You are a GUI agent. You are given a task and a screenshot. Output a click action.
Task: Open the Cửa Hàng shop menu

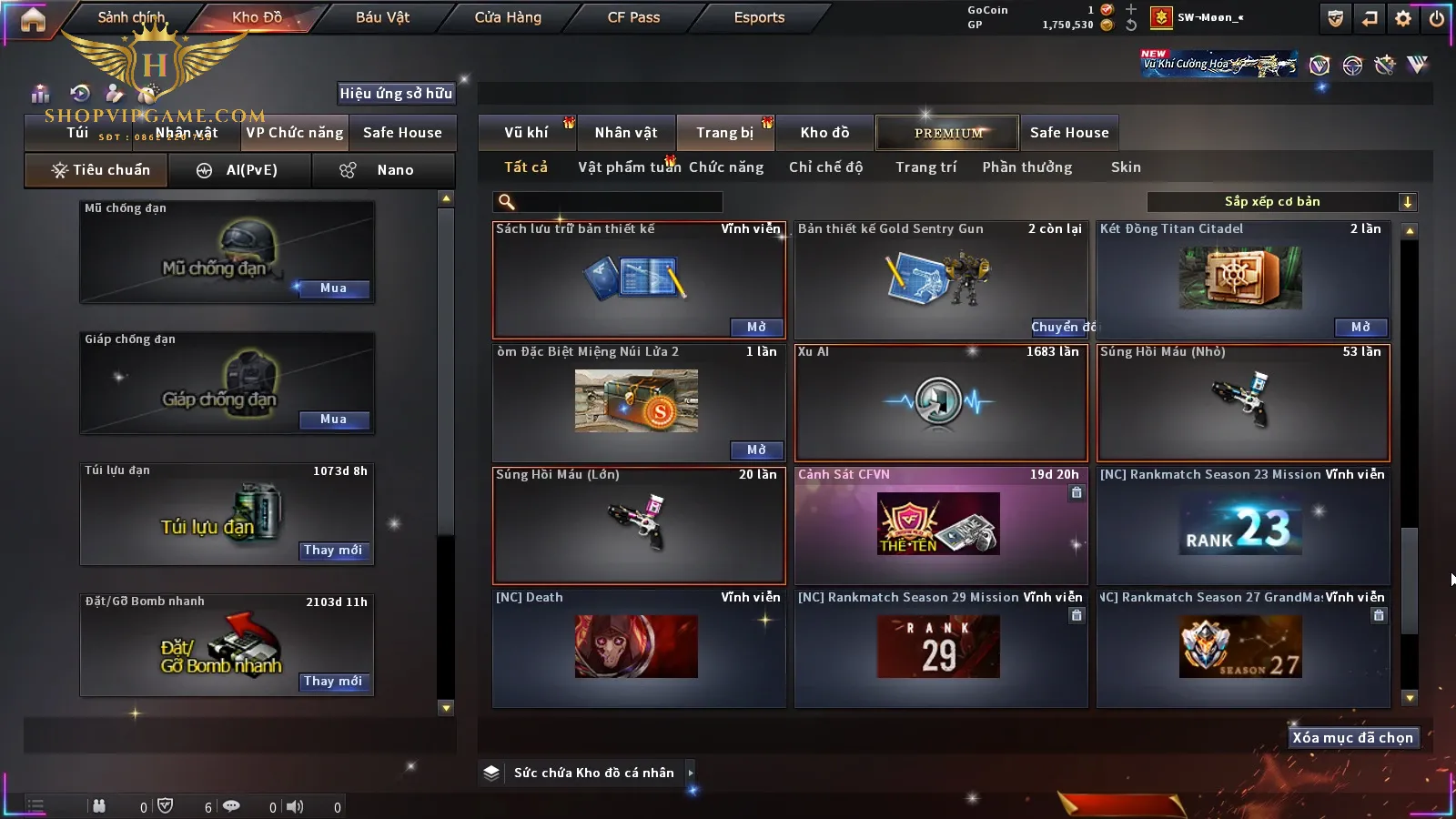pos(508,17)
